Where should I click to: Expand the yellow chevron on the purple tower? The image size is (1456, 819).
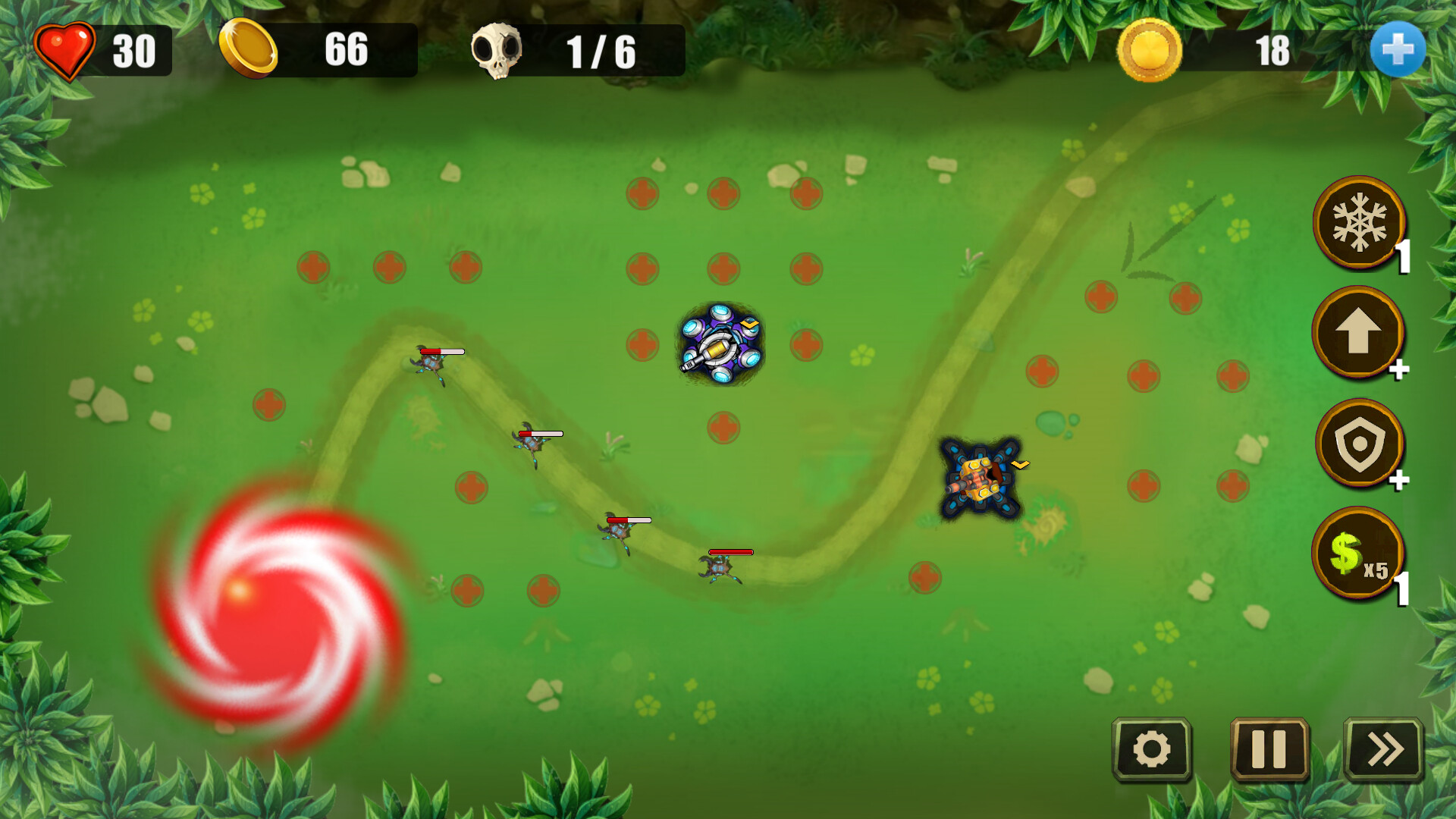click(x=749, y=325)
